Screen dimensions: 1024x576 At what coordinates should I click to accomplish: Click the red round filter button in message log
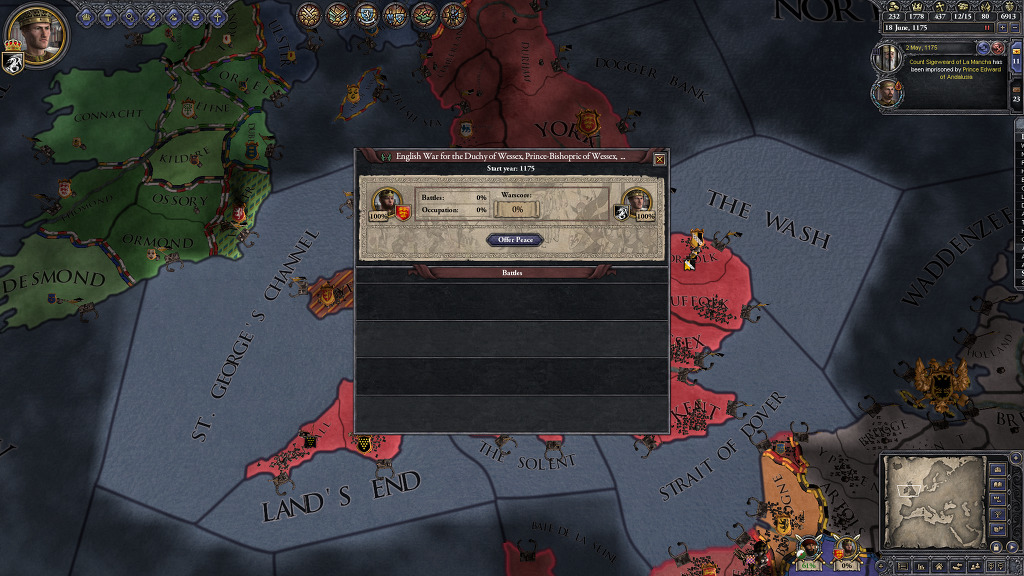[998, 47]
